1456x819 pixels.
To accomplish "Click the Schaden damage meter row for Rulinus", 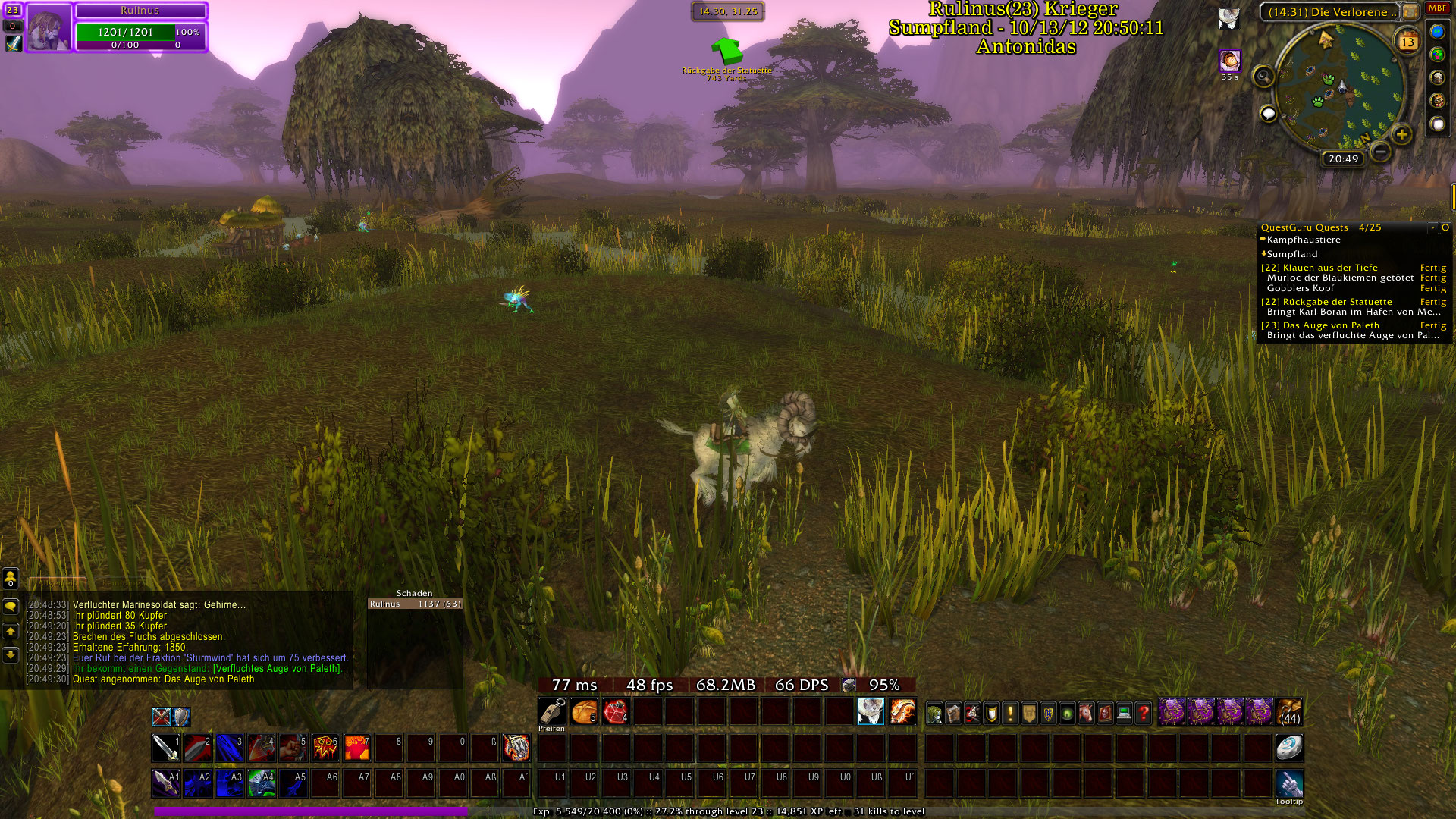I will click(x=415, y=604).
